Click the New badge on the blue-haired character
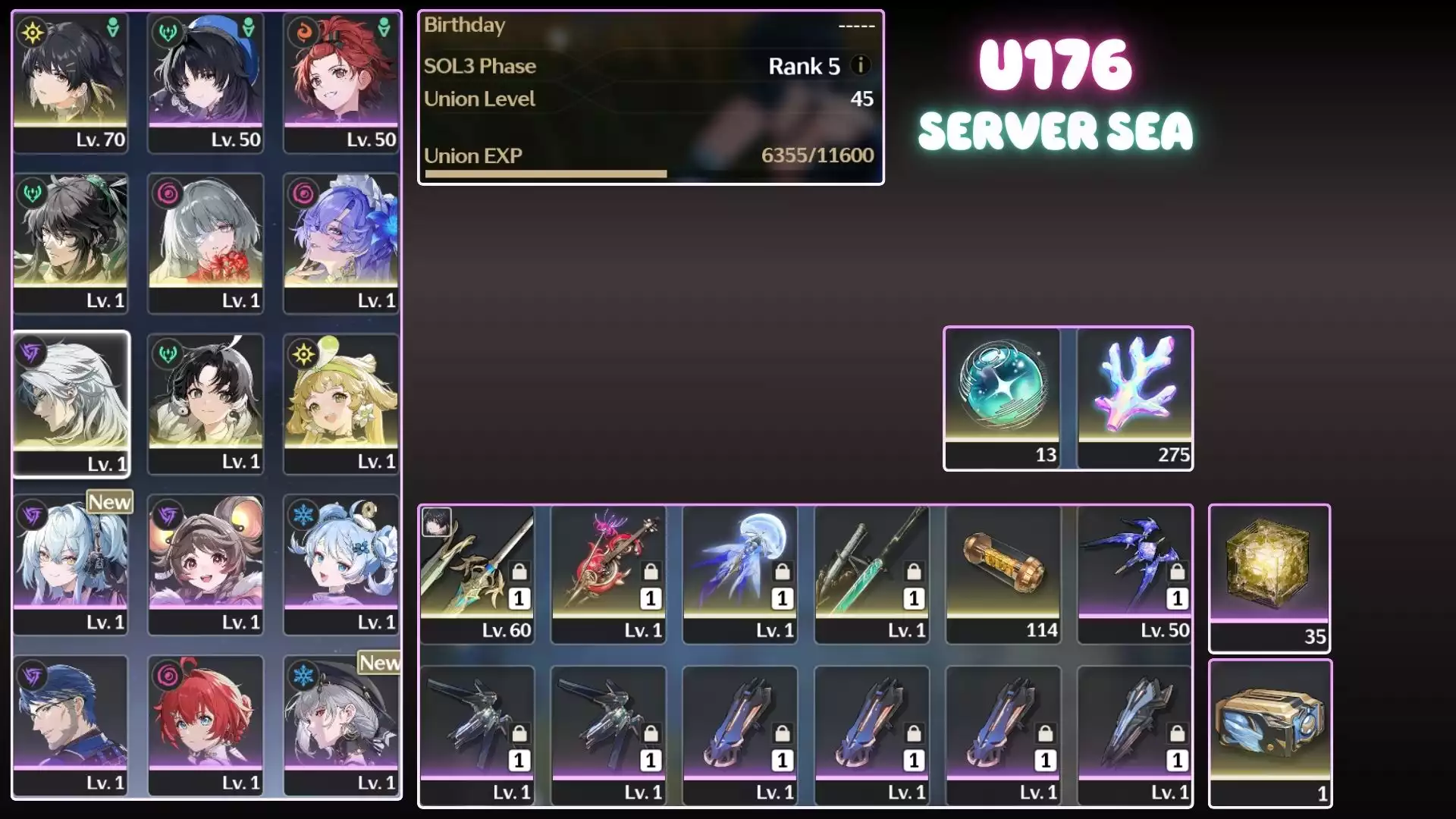This screenshot has height=819, width=1456. [108, 501]
